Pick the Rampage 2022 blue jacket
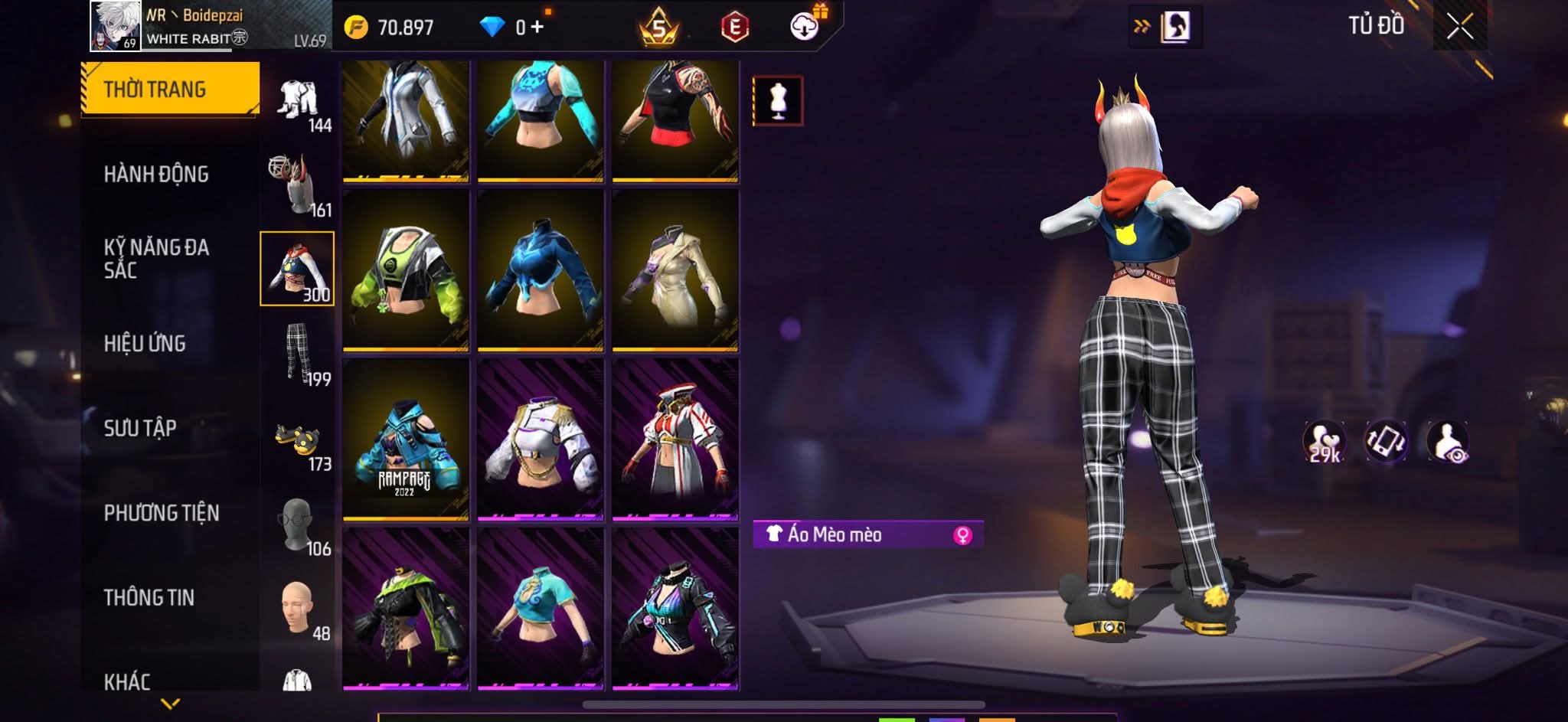1568x722 pixels. 406,439
